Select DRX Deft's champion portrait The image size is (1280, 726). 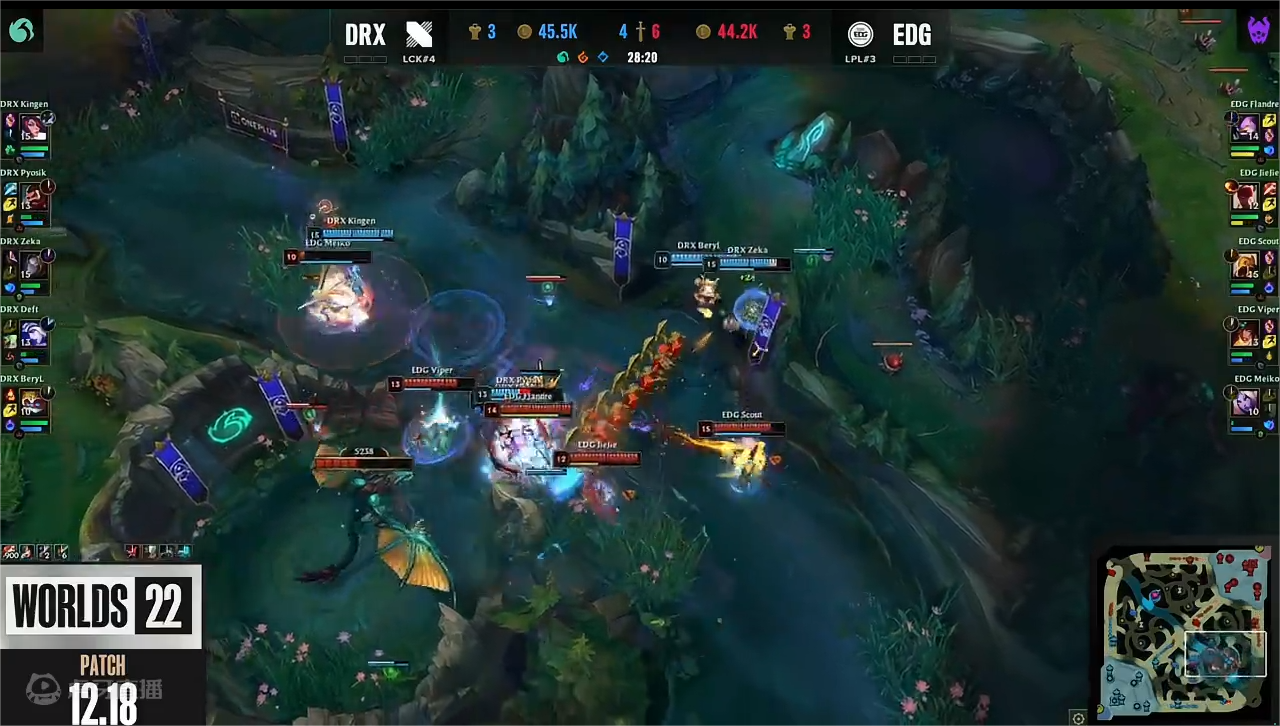pyautogui.click(x=34, y=334)
